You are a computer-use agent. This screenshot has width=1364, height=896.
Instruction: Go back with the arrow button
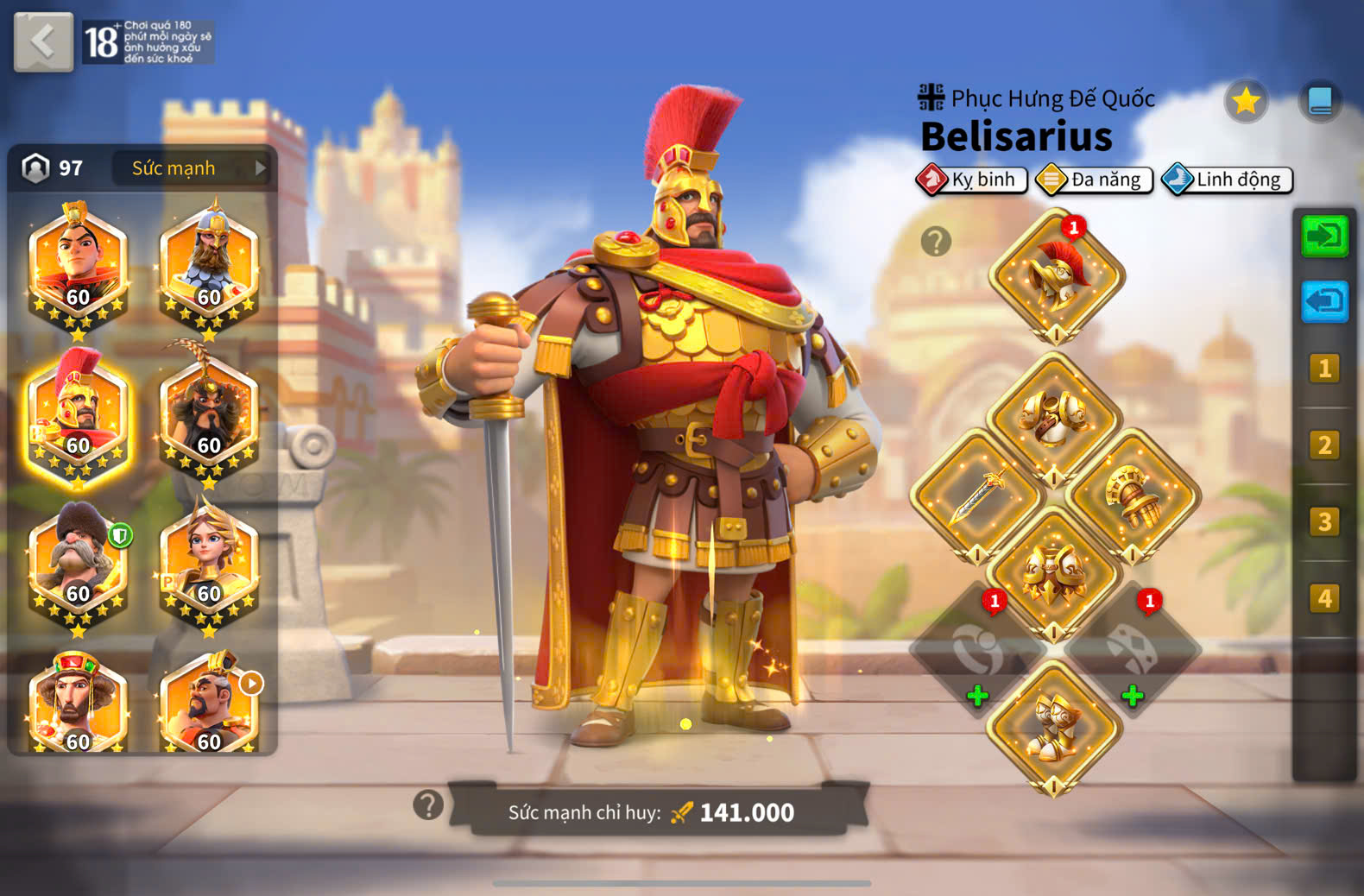click(x=43, y=41)
